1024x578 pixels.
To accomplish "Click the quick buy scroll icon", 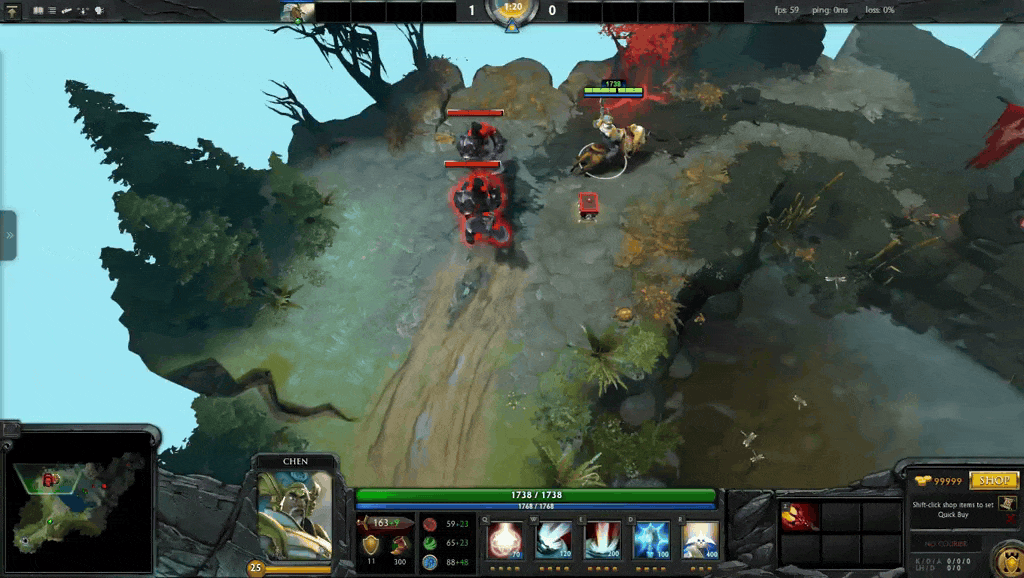I will click(1009, 504).
